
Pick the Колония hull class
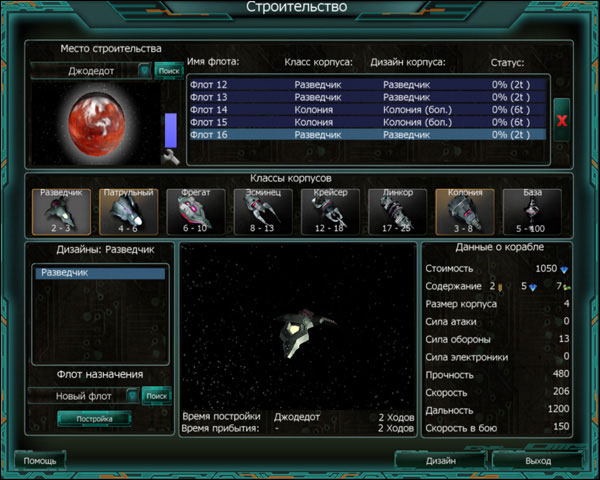(464, 212)
